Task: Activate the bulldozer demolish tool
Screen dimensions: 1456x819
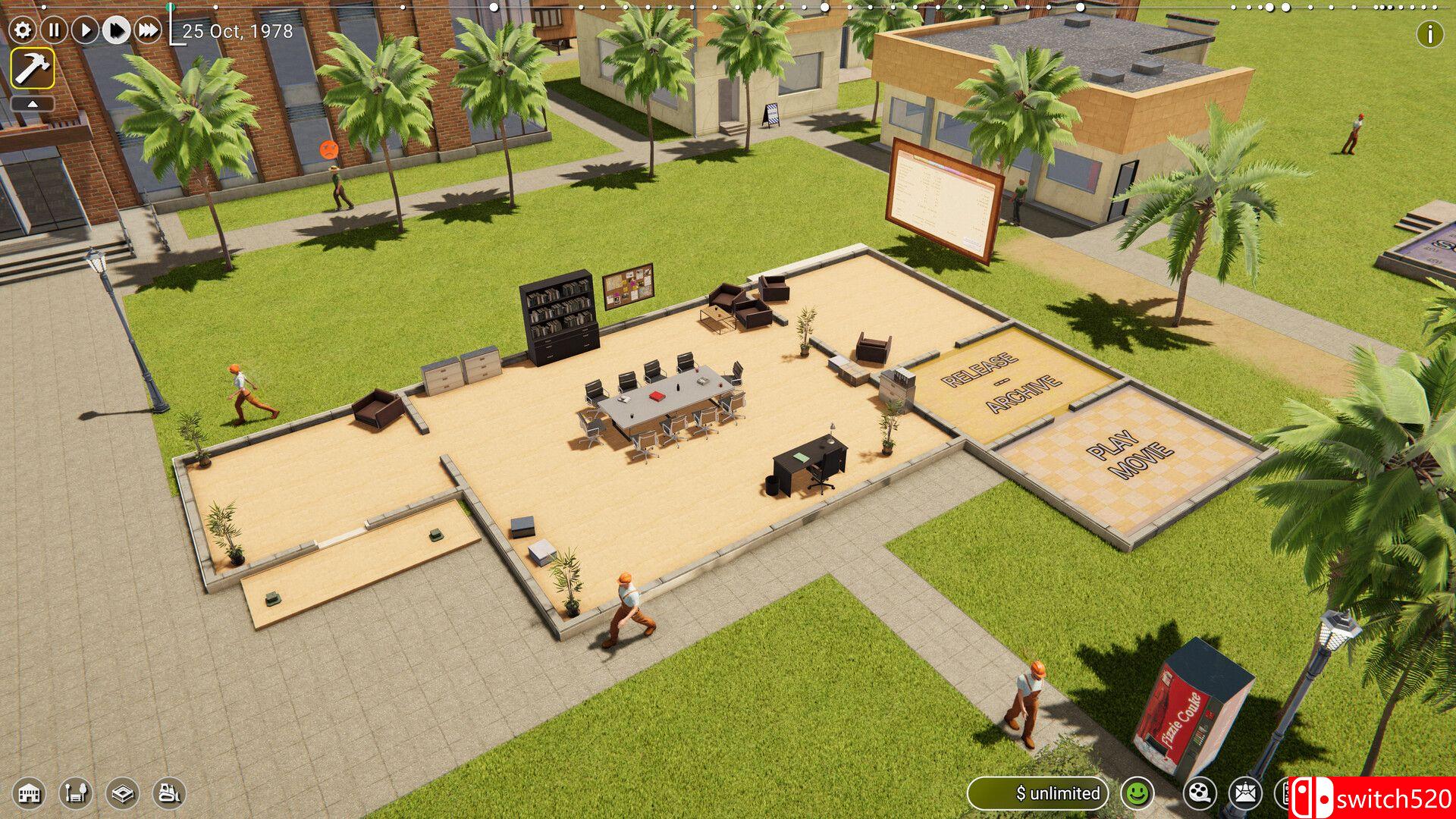Action: click(x=167, y=793)
